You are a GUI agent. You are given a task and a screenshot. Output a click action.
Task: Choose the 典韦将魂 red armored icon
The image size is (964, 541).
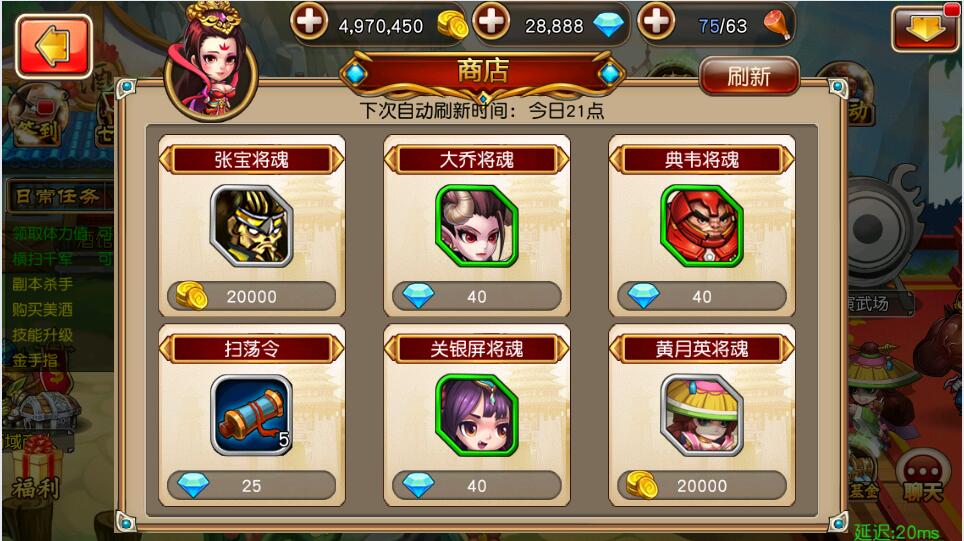(x=702, y=225)
